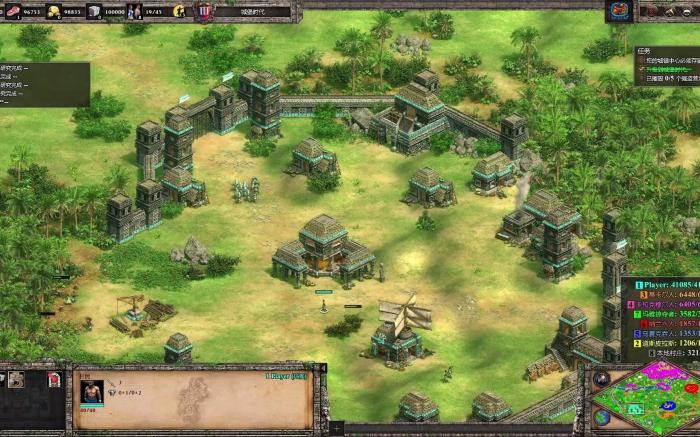Click the food resource icon
The image size is (700, 437).
click(x=12, y=12)
